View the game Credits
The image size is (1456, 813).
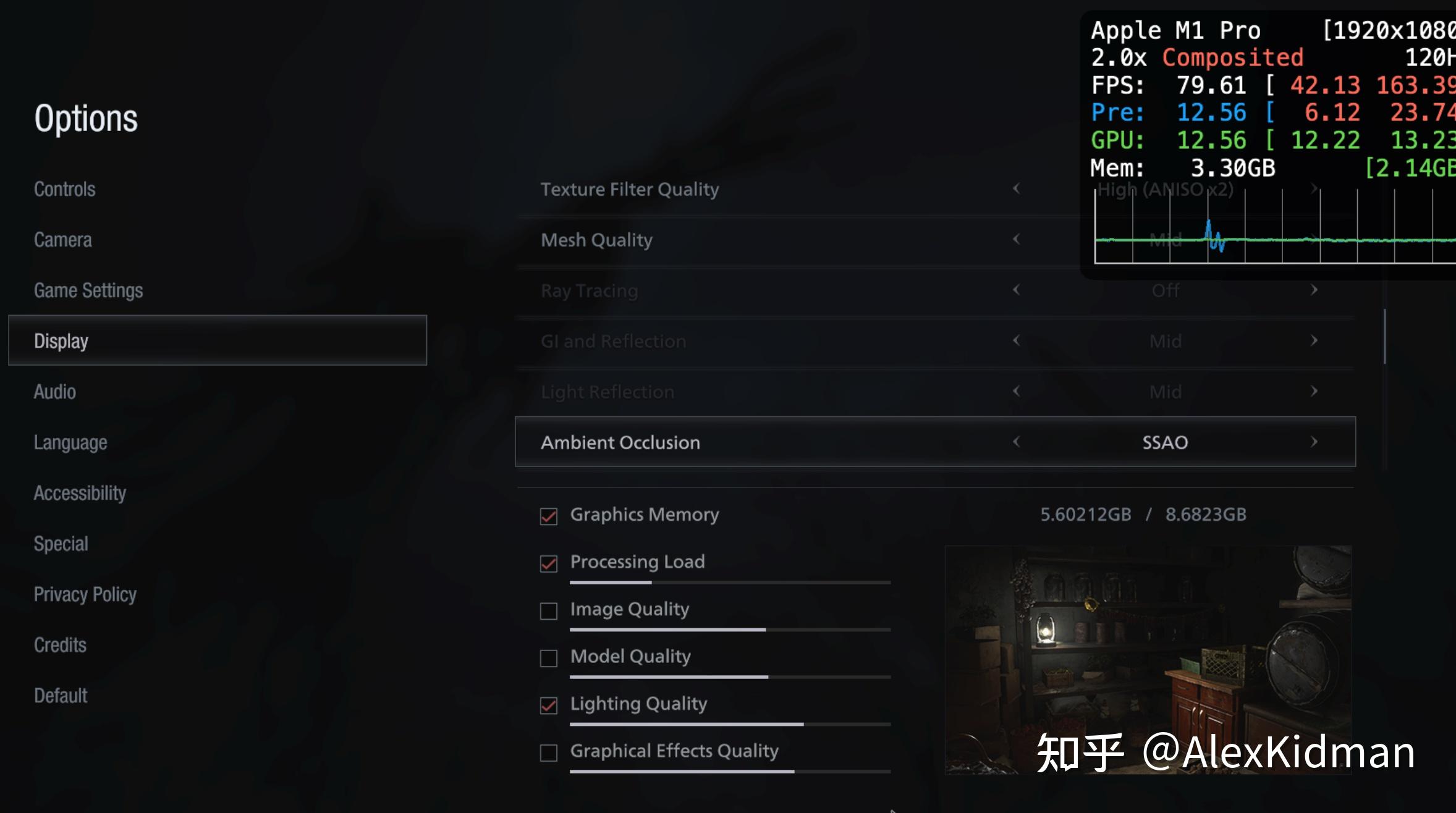60,644
